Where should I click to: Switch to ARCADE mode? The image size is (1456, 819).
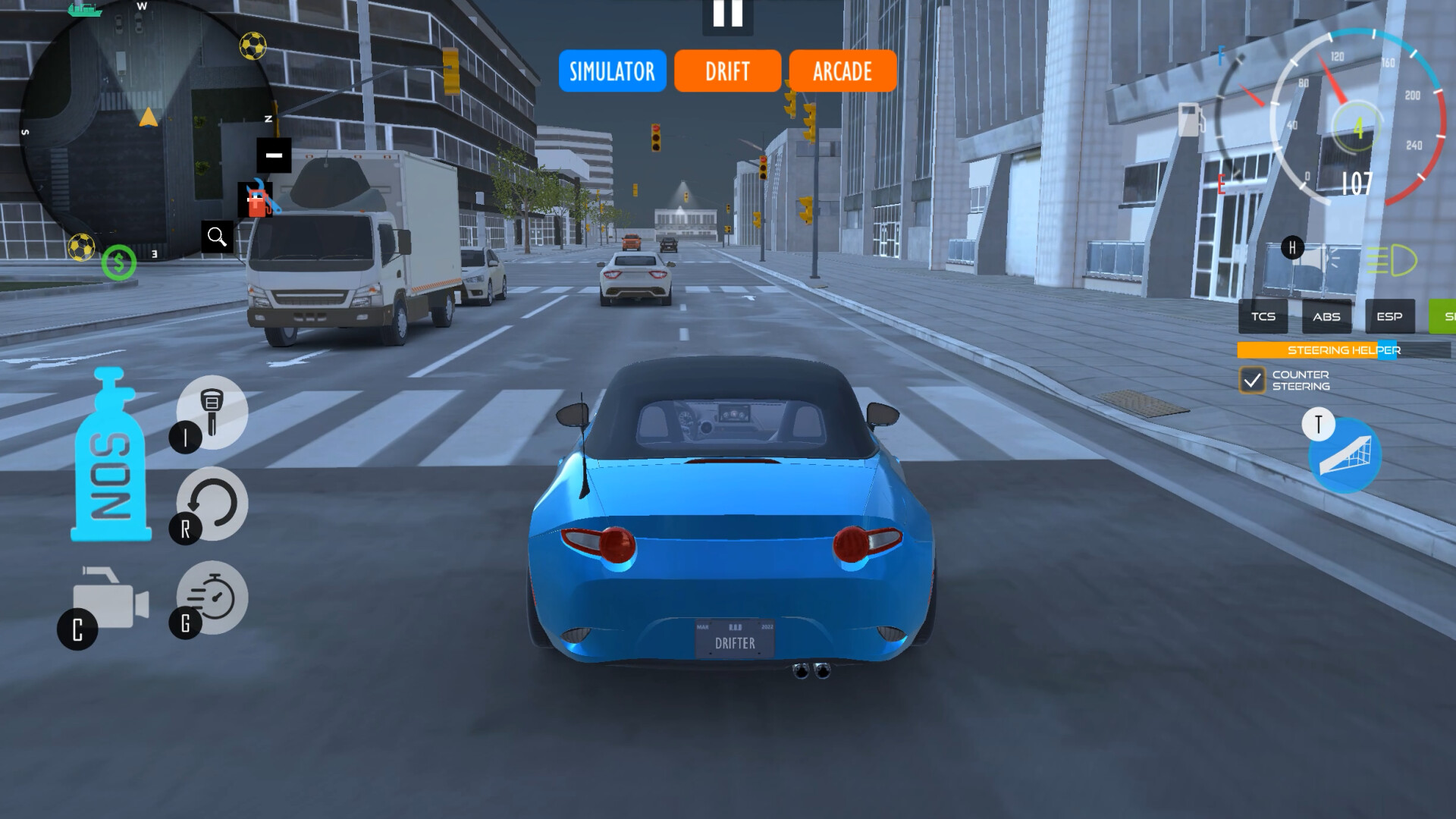click(842, 71)
